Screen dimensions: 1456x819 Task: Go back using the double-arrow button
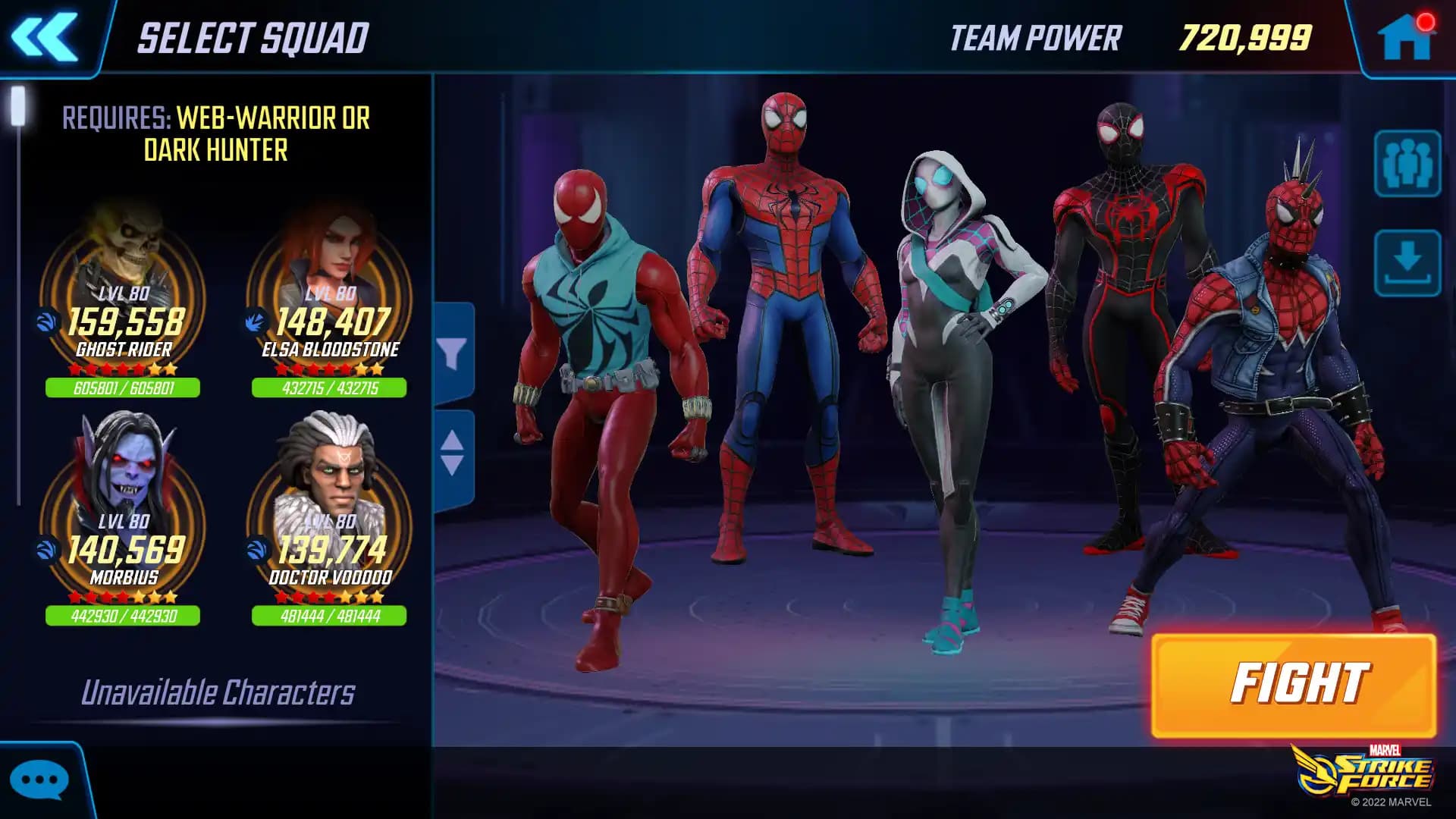45,36
